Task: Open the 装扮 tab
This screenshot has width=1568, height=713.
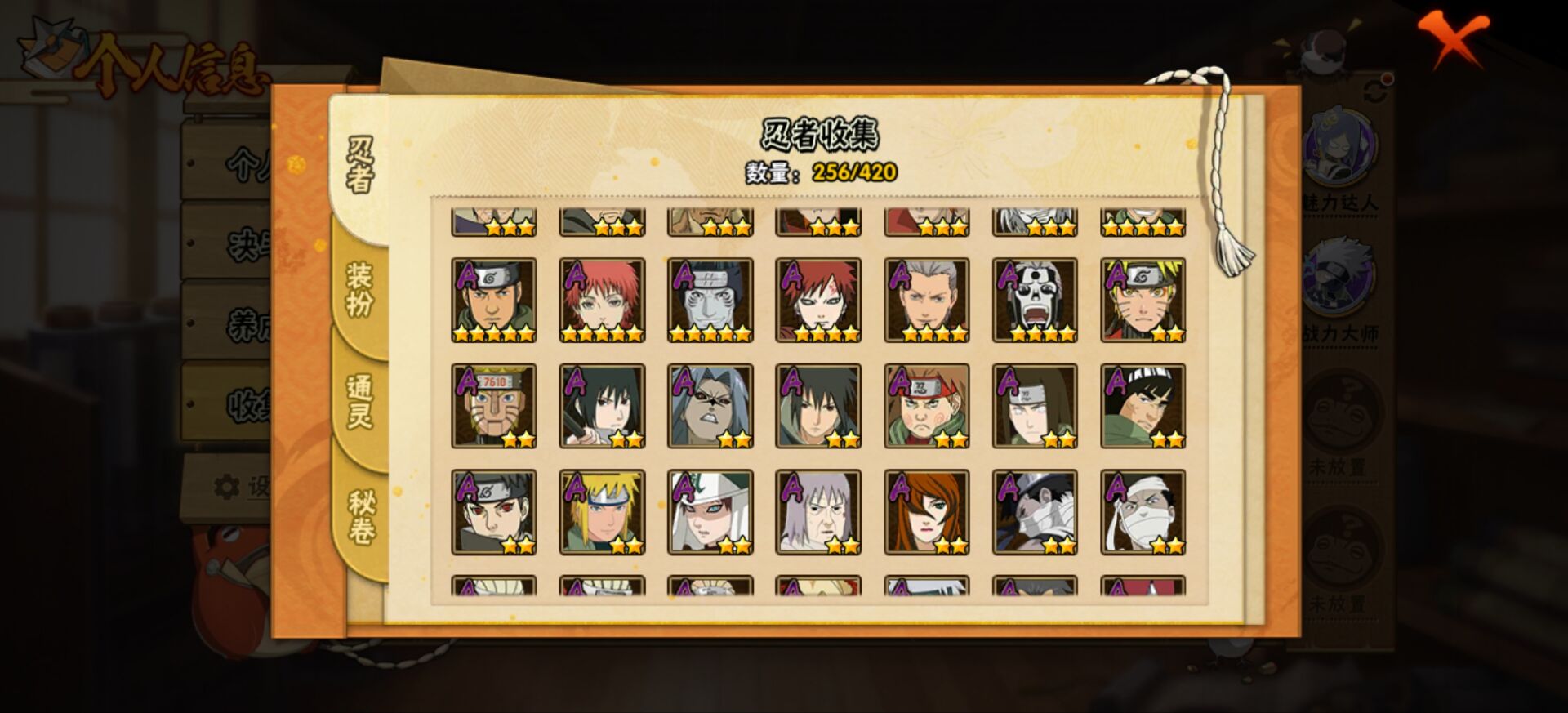Action: pos(360,290)
